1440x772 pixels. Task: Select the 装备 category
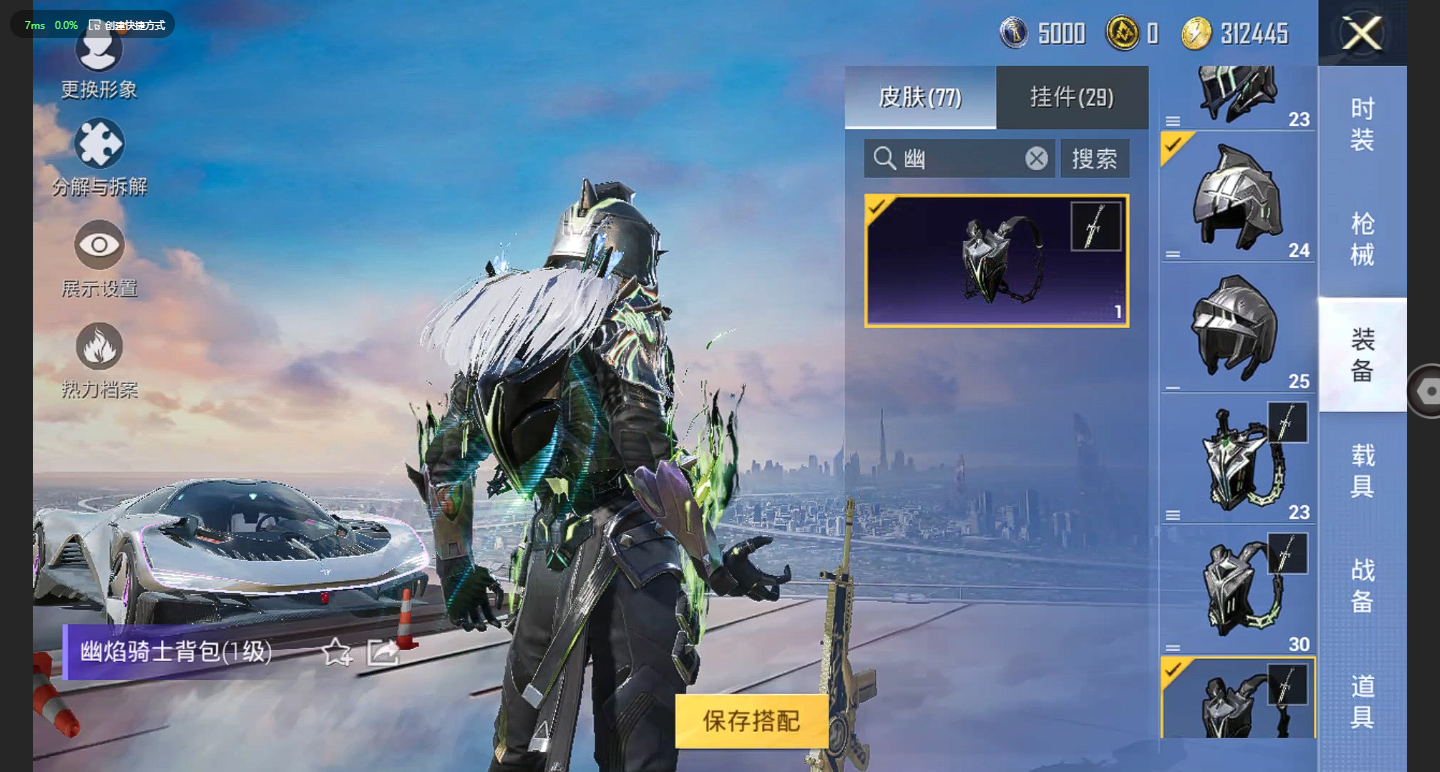pos(1362,354)
